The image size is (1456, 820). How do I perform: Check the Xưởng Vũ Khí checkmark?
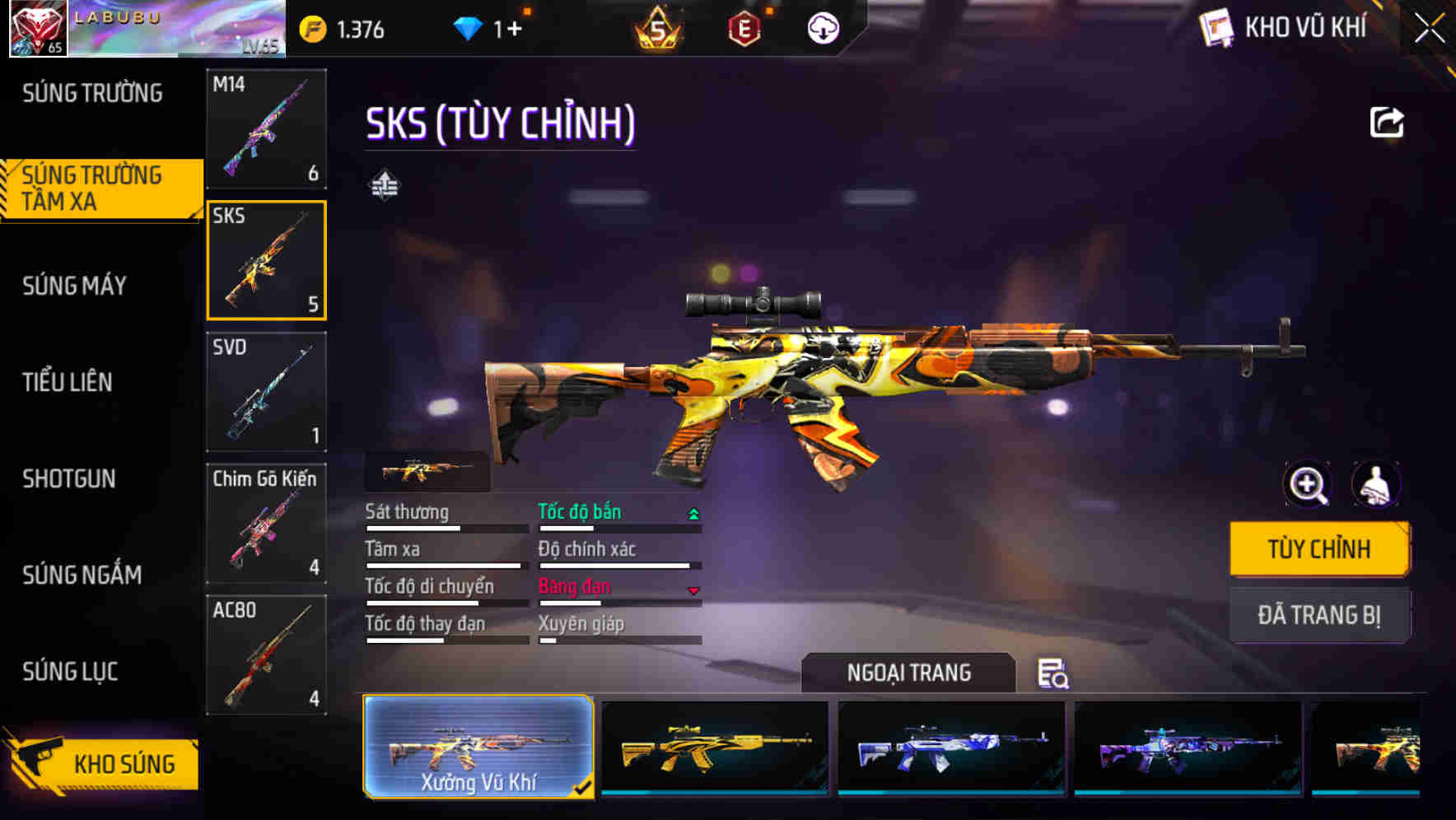click(x=586, y=787)
